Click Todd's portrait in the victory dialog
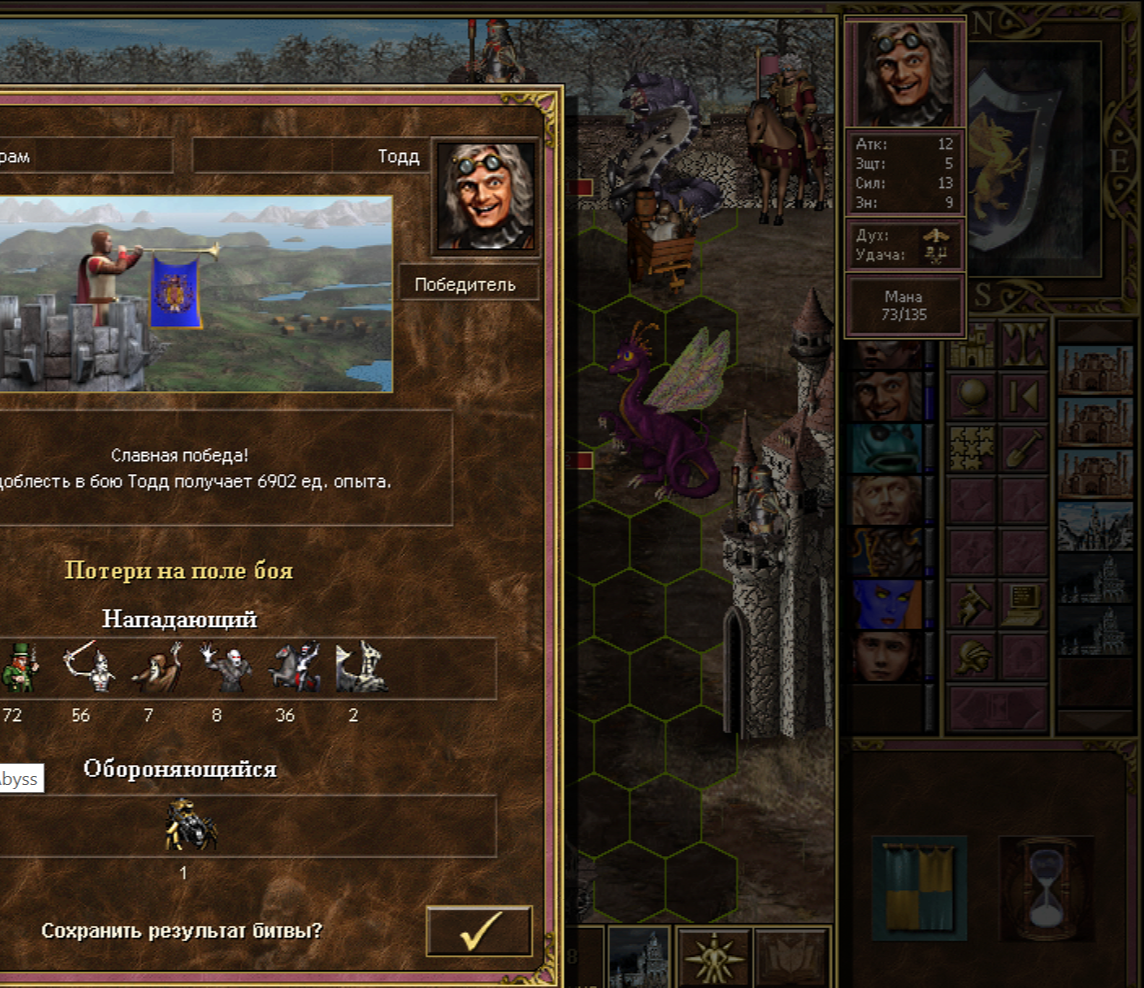Viewport: 1144px width, 988px height. click(x=486, y=196)
